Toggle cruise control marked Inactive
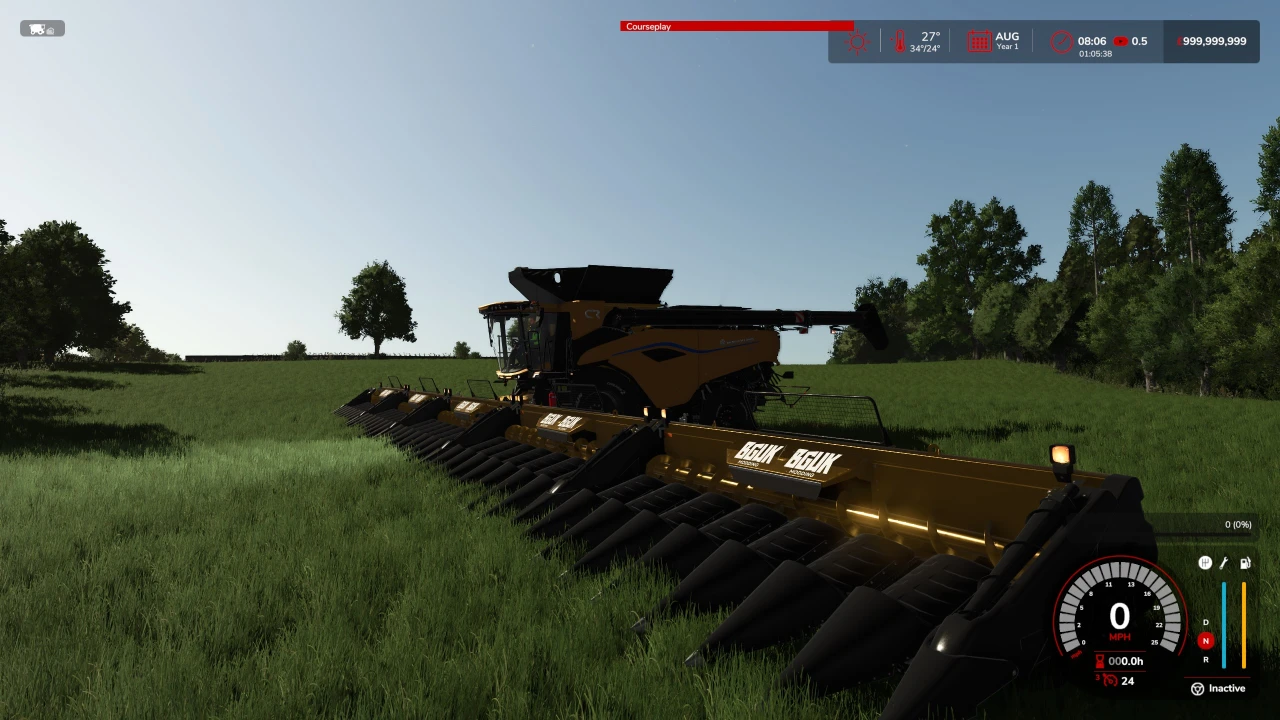1280x720 pixels. pos(1224,688)
